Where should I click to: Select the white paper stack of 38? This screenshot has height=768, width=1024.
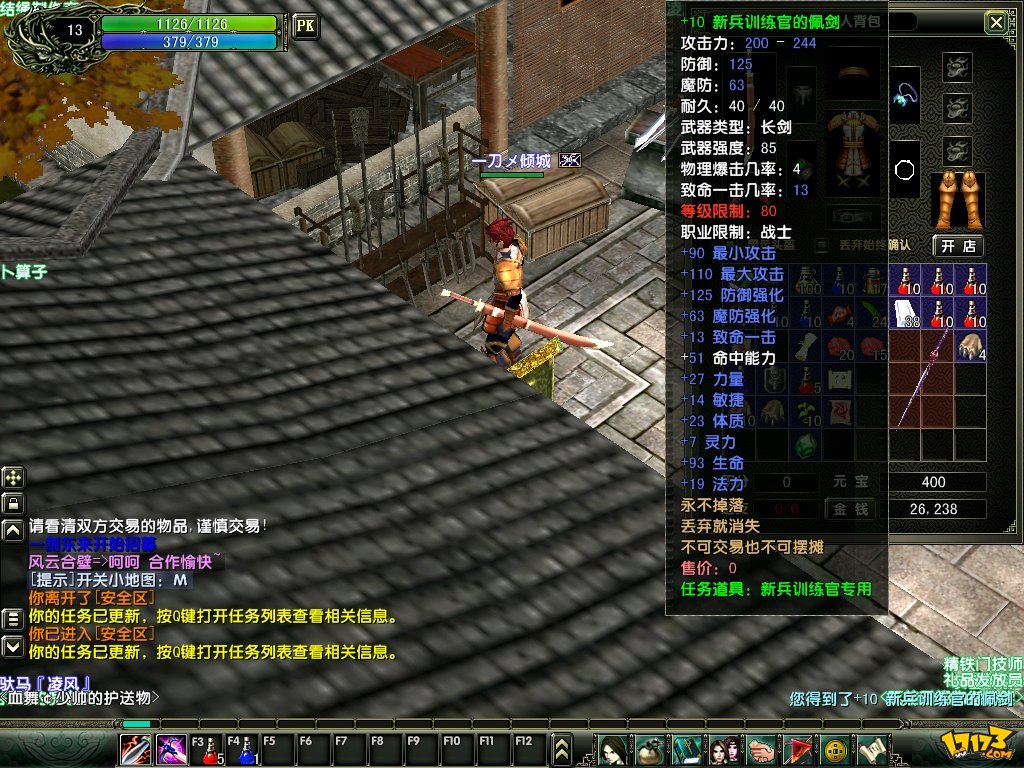[x=906, y=313]
